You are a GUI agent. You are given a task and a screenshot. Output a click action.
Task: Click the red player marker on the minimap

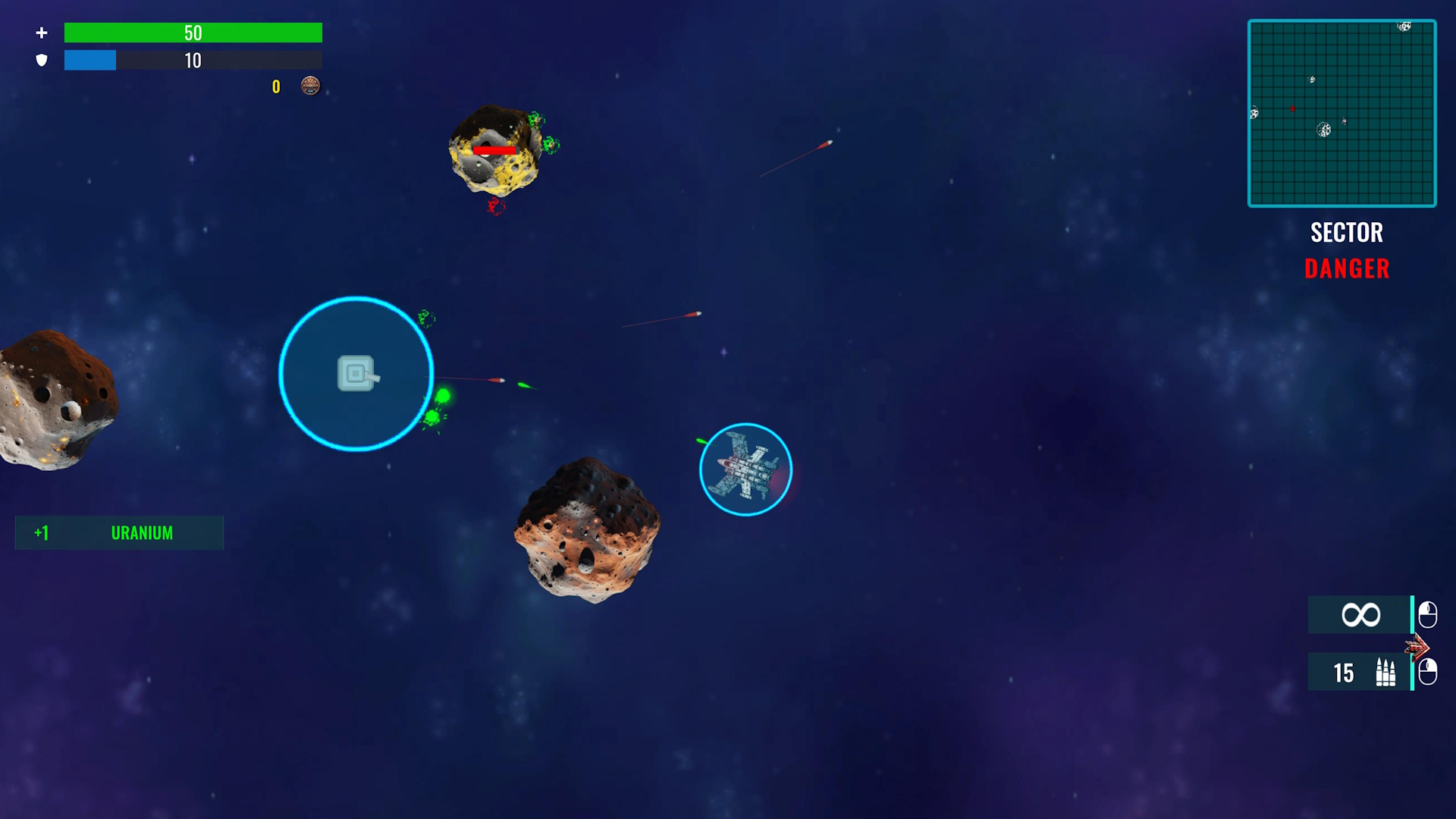[1292, 108]
